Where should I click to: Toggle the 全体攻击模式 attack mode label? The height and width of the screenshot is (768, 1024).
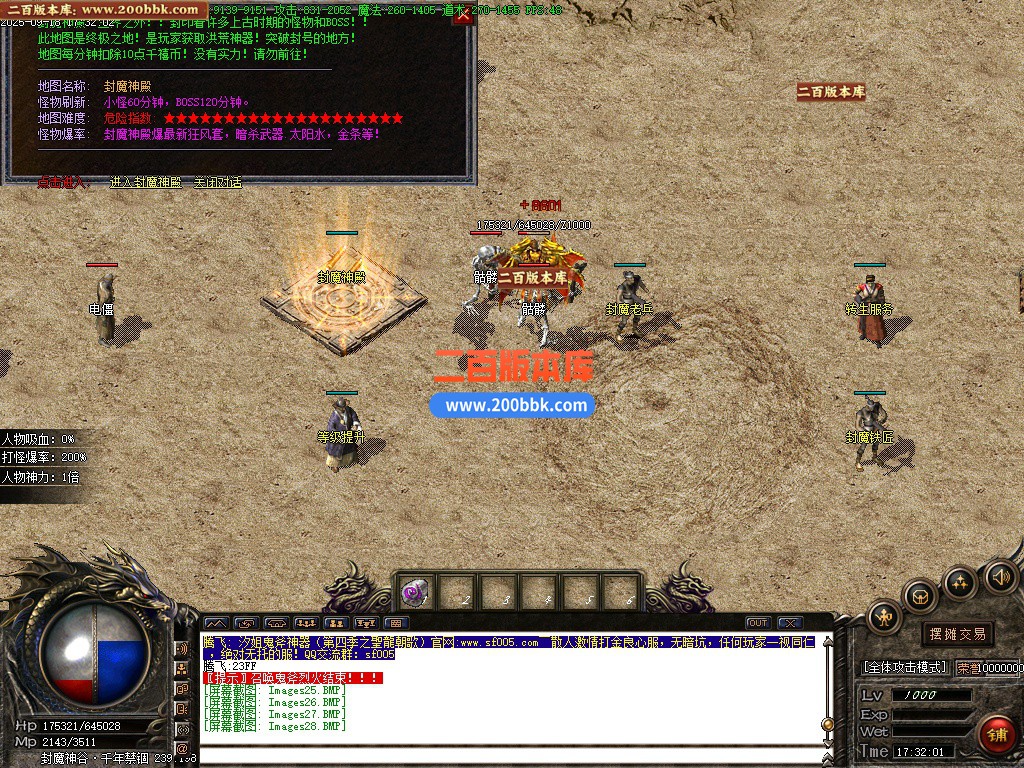click(x=904, y=667)
